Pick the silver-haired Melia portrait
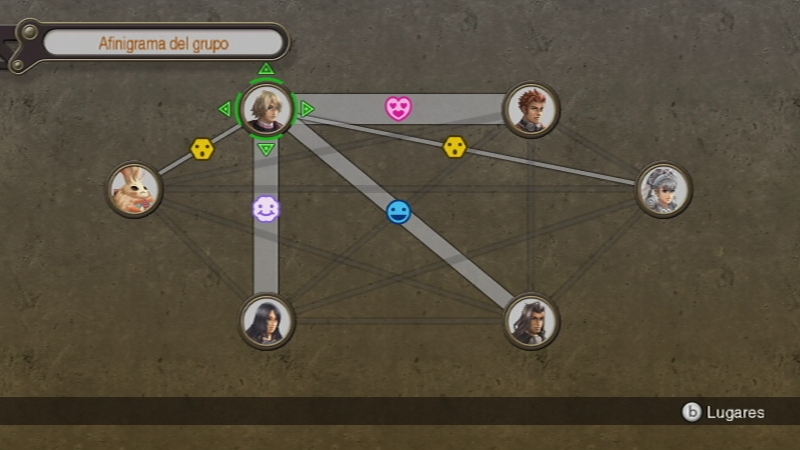Image resolution: width=800 pixels, height=450 pixels. [x=663, y=189]
